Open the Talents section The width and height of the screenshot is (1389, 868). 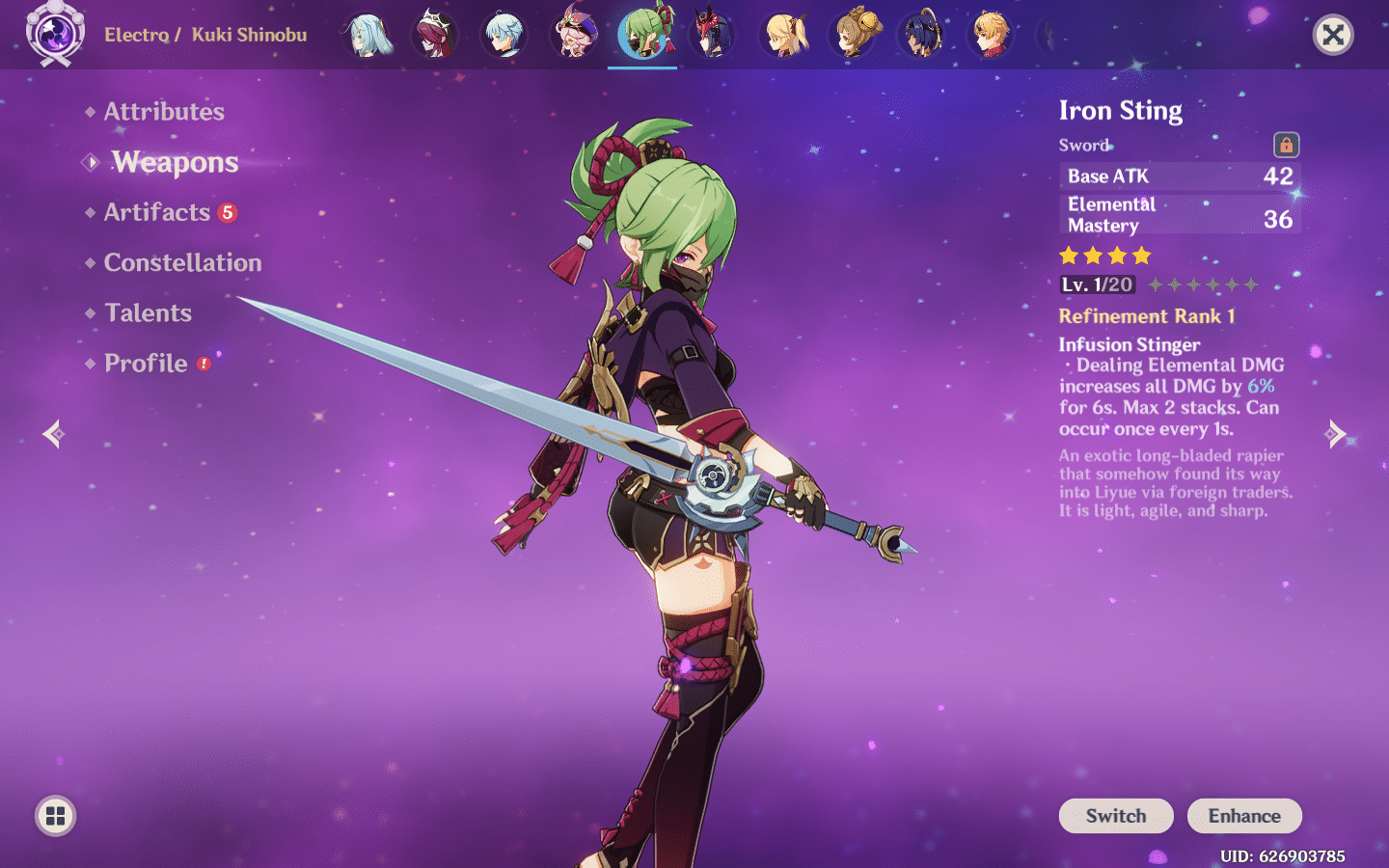pos(148,312)
